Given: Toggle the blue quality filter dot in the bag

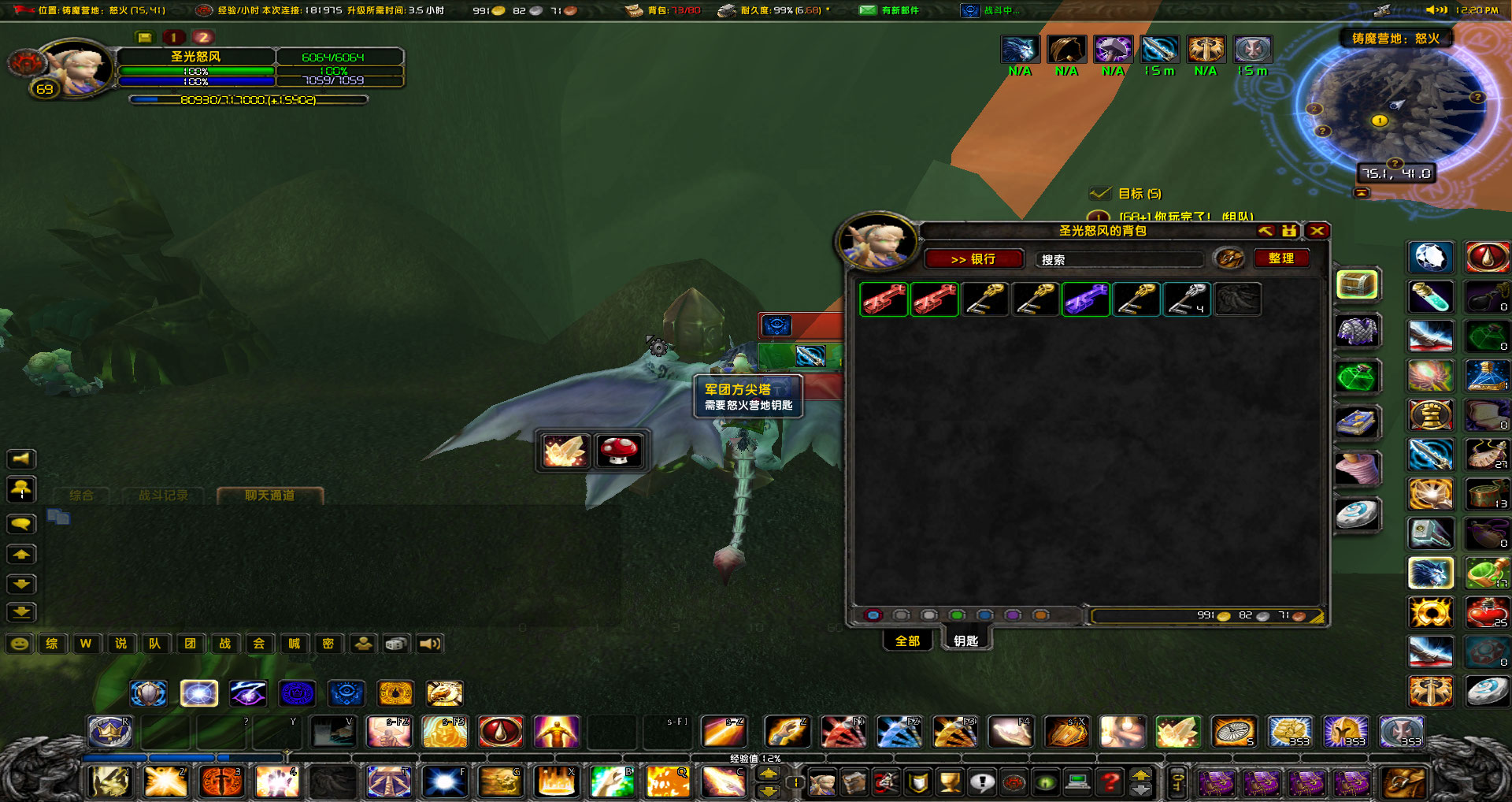Looking at the screenshot, I should coord(984,614).
